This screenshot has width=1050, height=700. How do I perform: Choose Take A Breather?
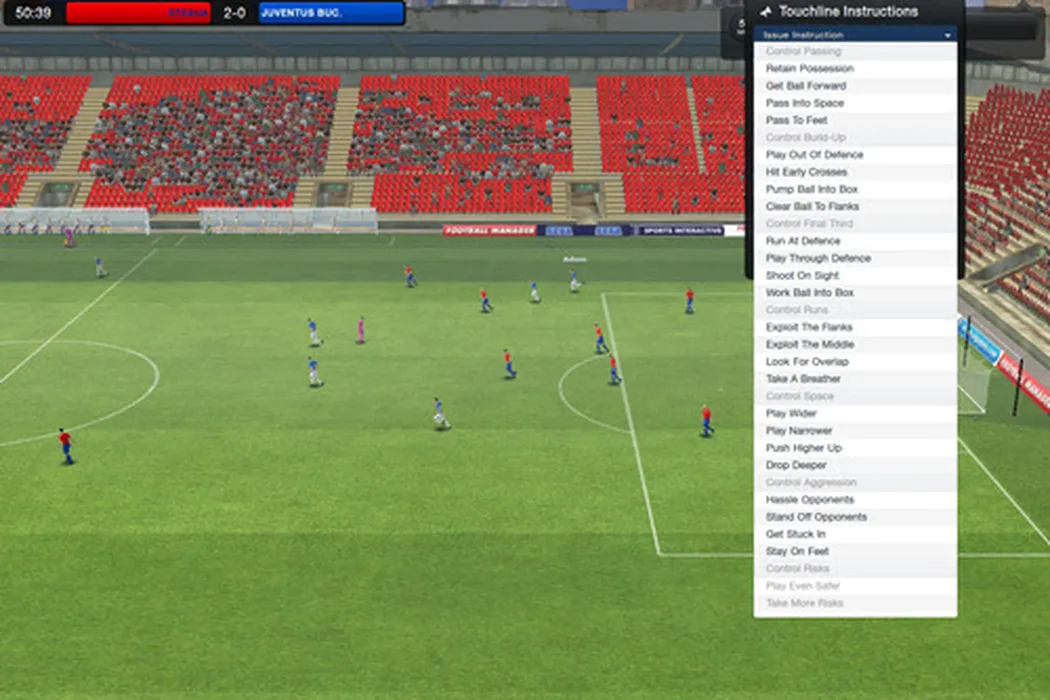[x=803, y=379]
